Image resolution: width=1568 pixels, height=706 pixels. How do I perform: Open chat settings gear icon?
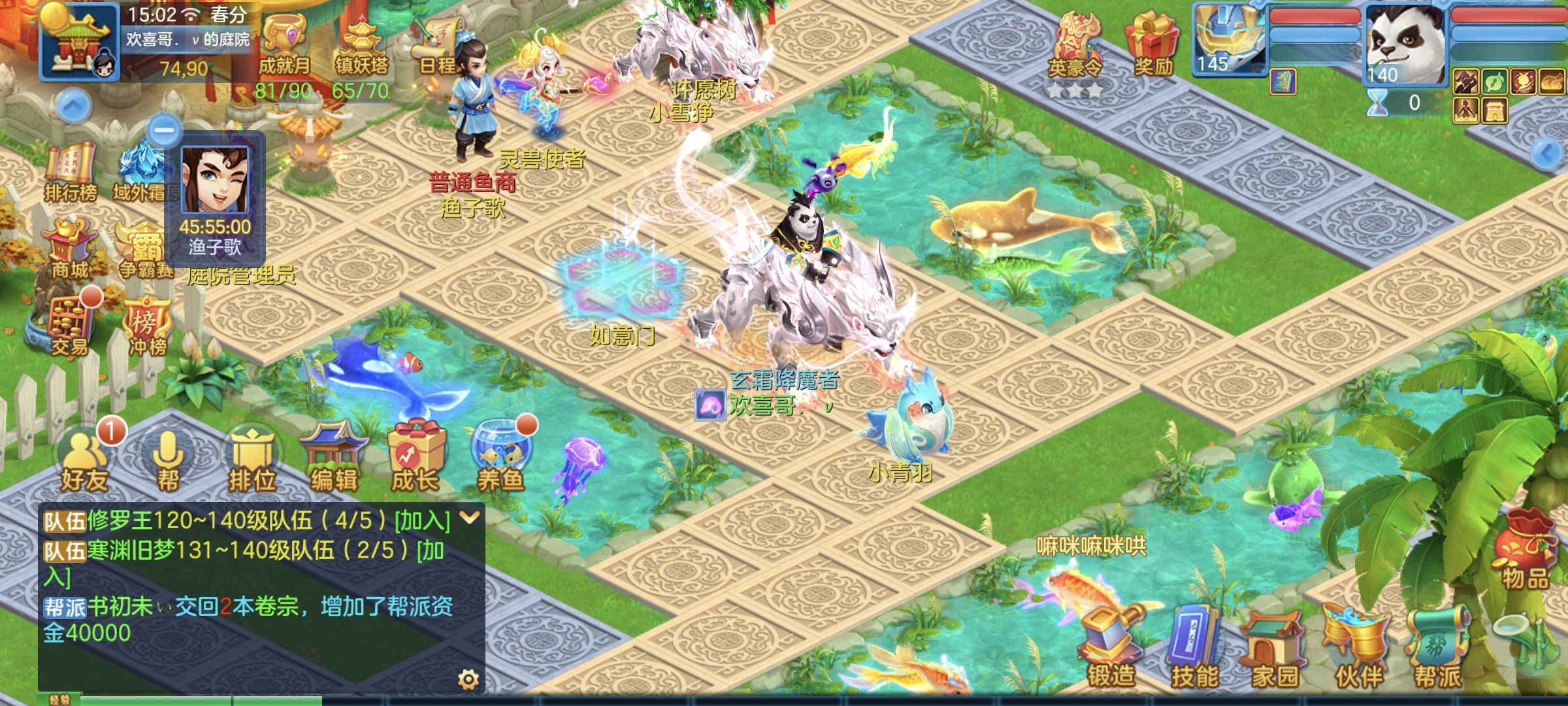tap(468, 680)
